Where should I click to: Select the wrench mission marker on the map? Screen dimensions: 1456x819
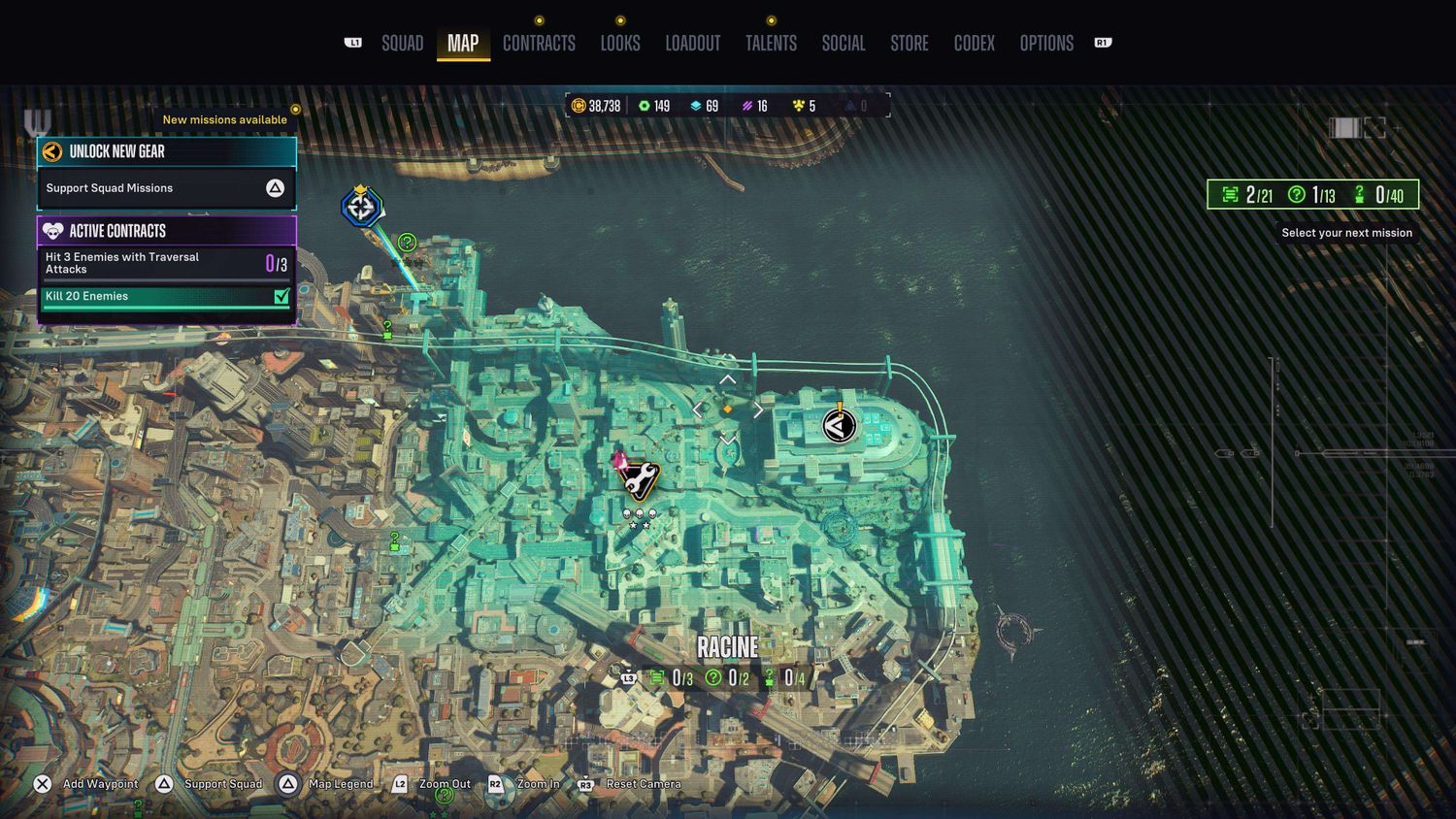pyautogui.click(x=640, y=478)
